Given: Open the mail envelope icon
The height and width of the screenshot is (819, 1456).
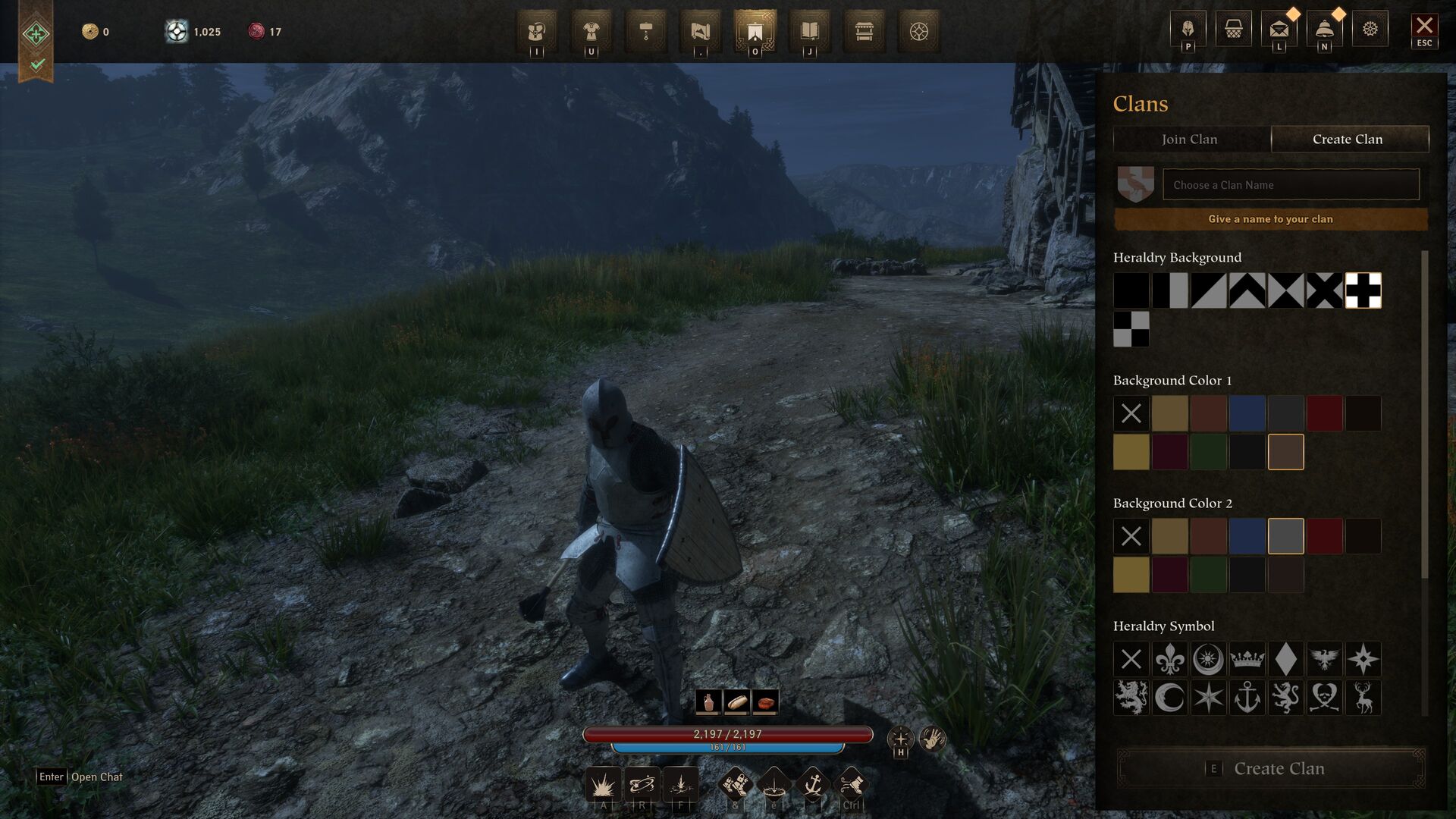Looking at the screenshot, I should click(1279, 30).
